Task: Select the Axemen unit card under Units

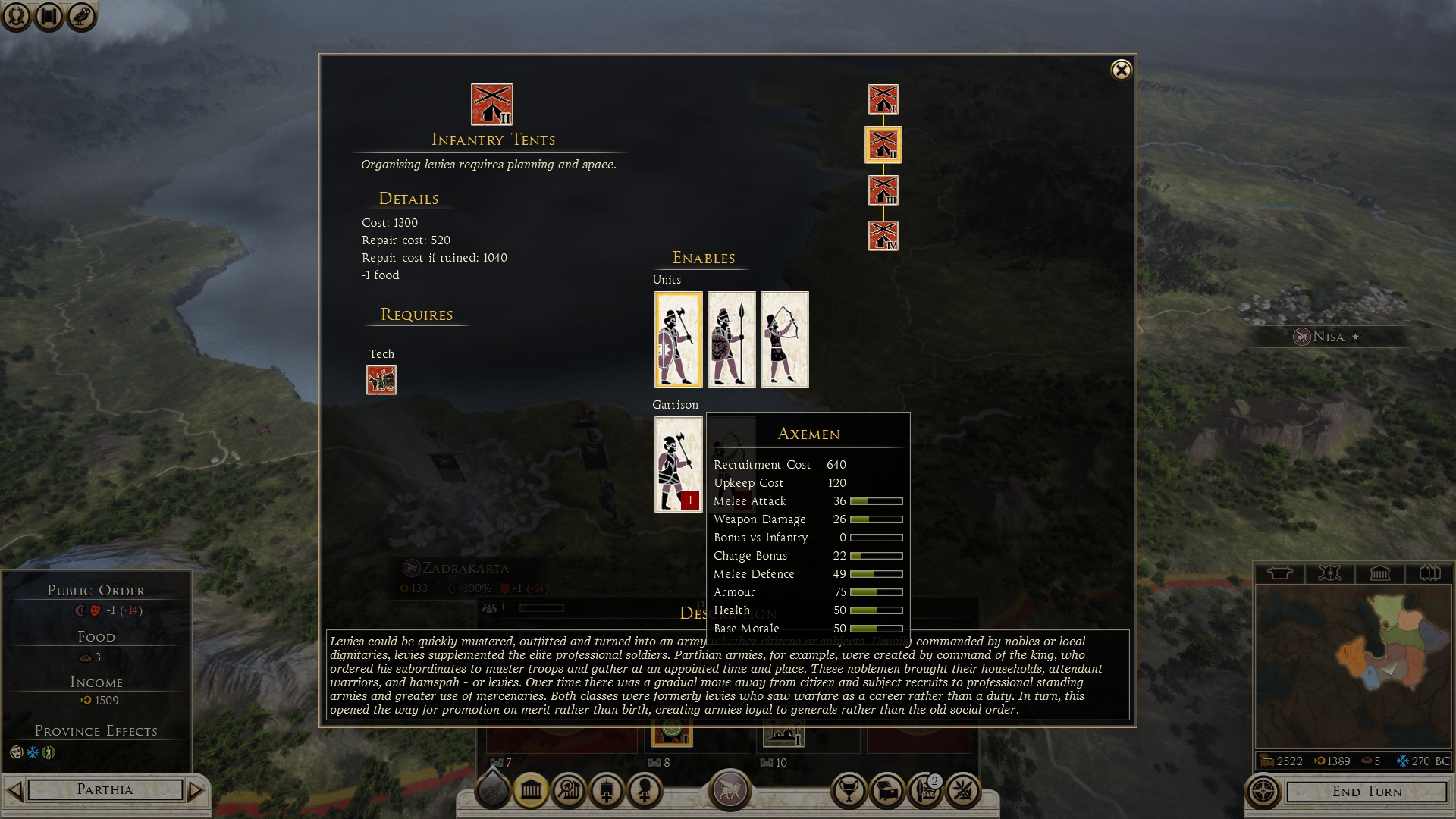Action: coord(678,340)
